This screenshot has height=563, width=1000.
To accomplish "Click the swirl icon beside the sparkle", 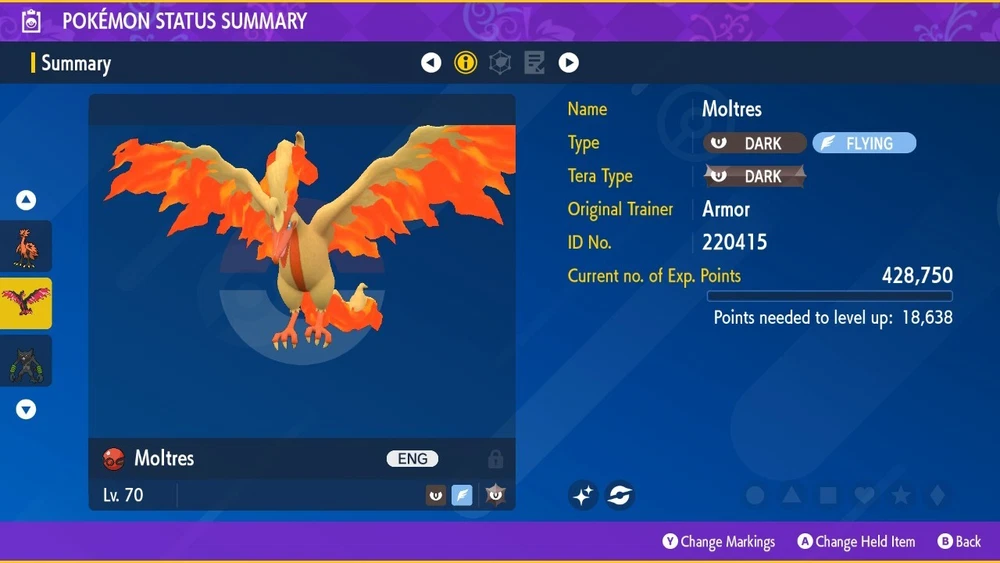I will point(620,495).
